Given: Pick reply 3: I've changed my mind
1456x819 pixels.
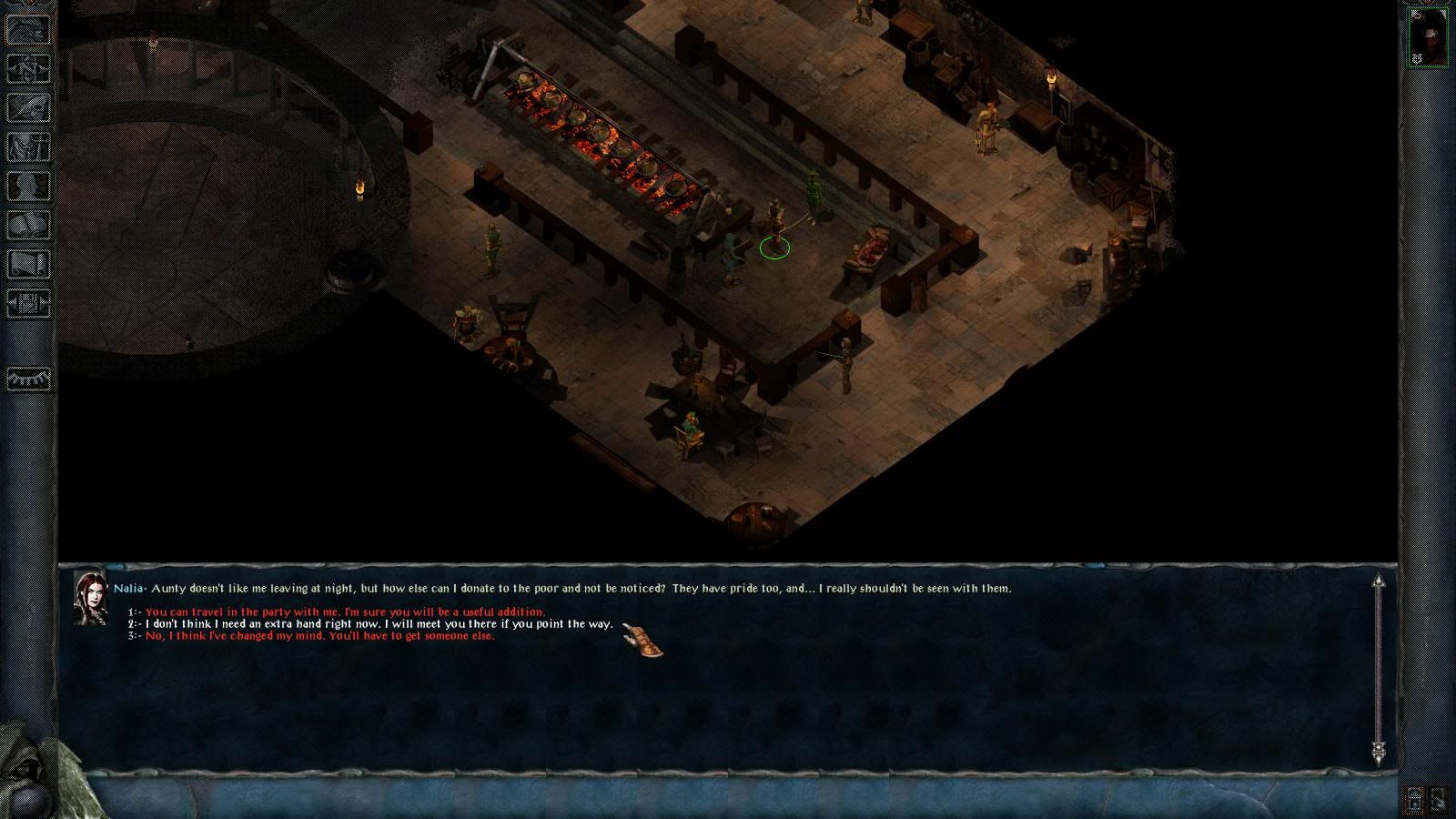Looking at the screenshot, I should coord(319,636).
